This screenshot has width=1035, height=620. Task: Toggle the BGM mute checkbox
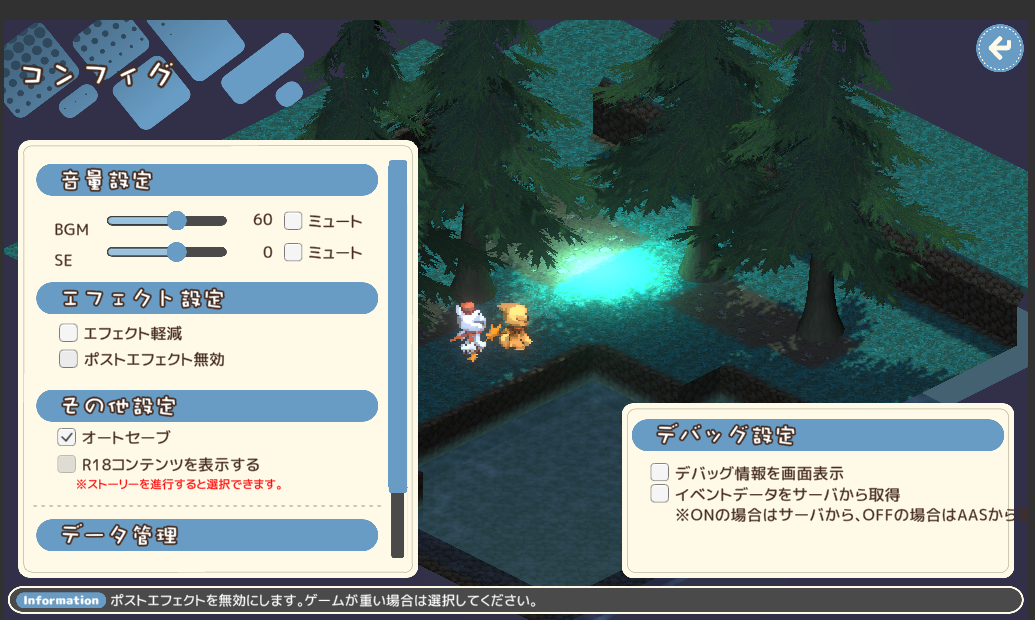293,221
